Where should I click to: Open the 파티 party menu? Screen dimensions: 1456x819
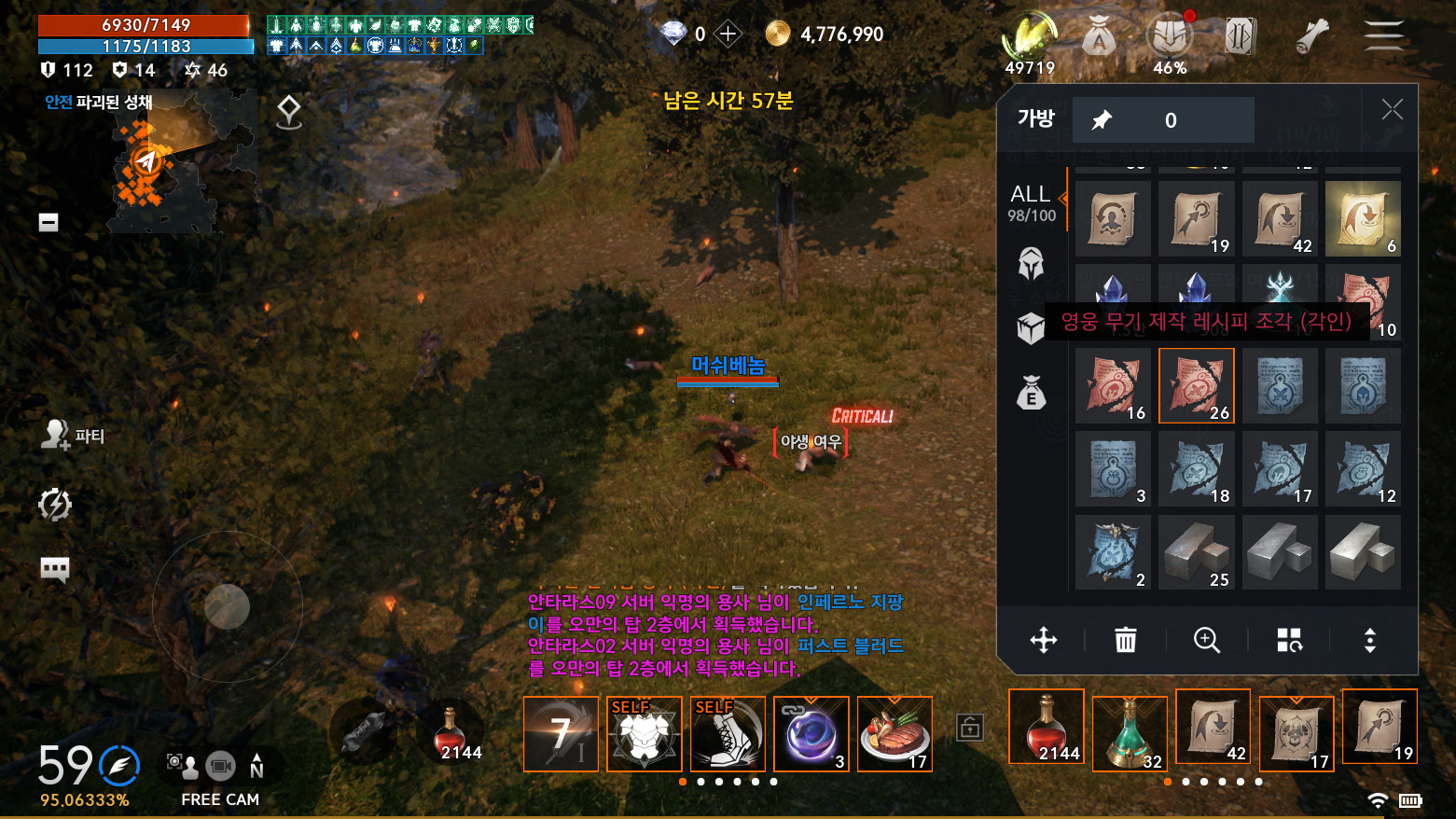(73, 436)
